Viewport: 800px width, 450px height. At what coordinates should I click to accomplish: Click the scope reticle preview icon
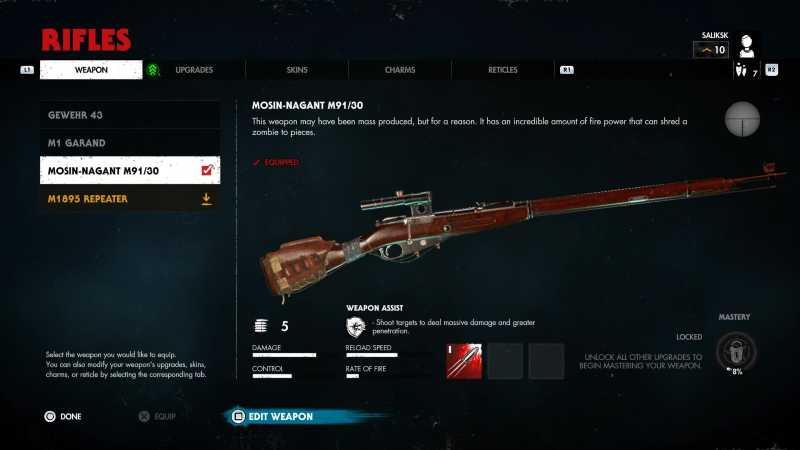point(743,120)
